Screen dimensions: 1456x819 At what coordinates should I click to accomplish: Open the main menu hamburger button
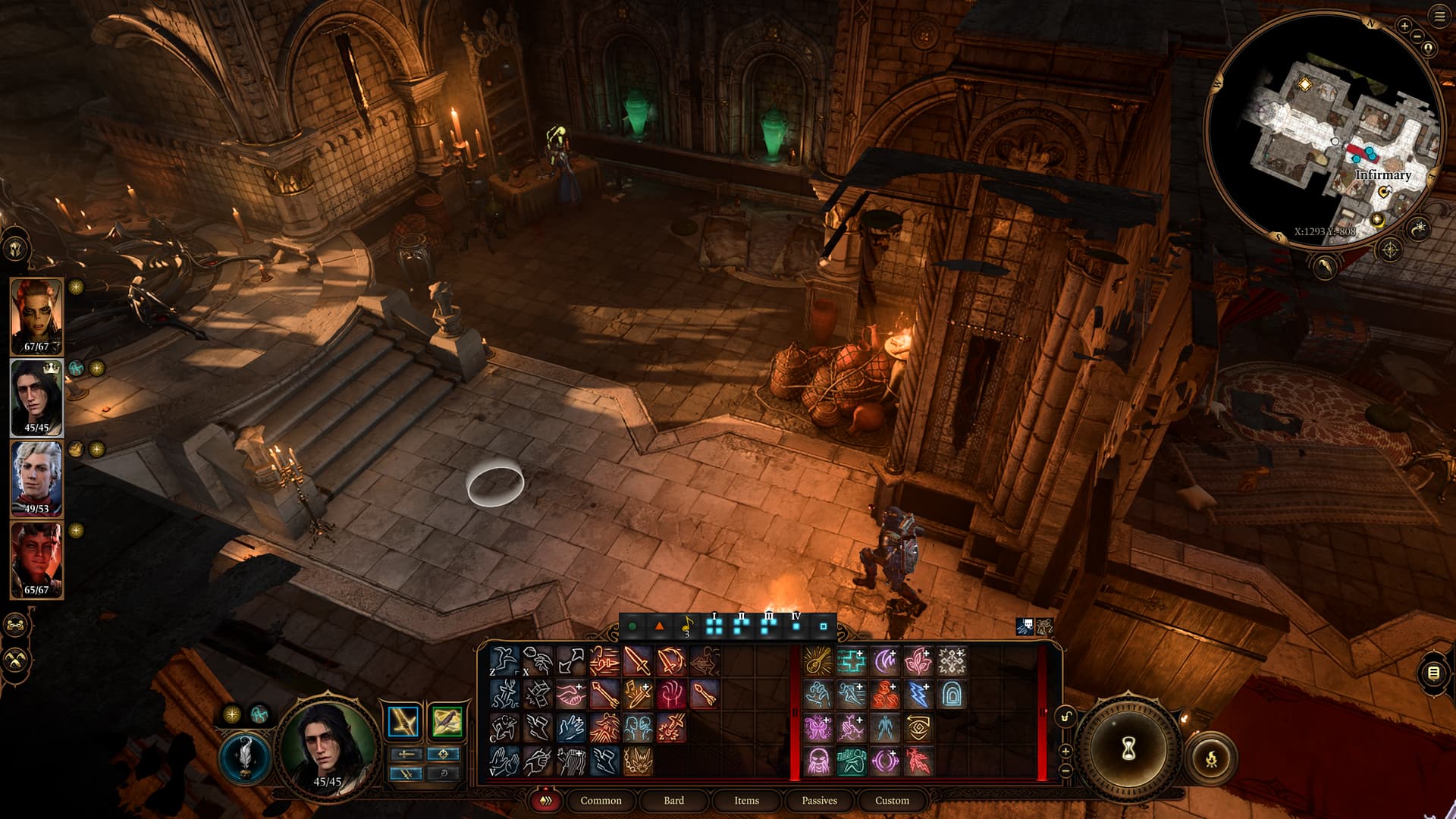(x=1439, y=17)
